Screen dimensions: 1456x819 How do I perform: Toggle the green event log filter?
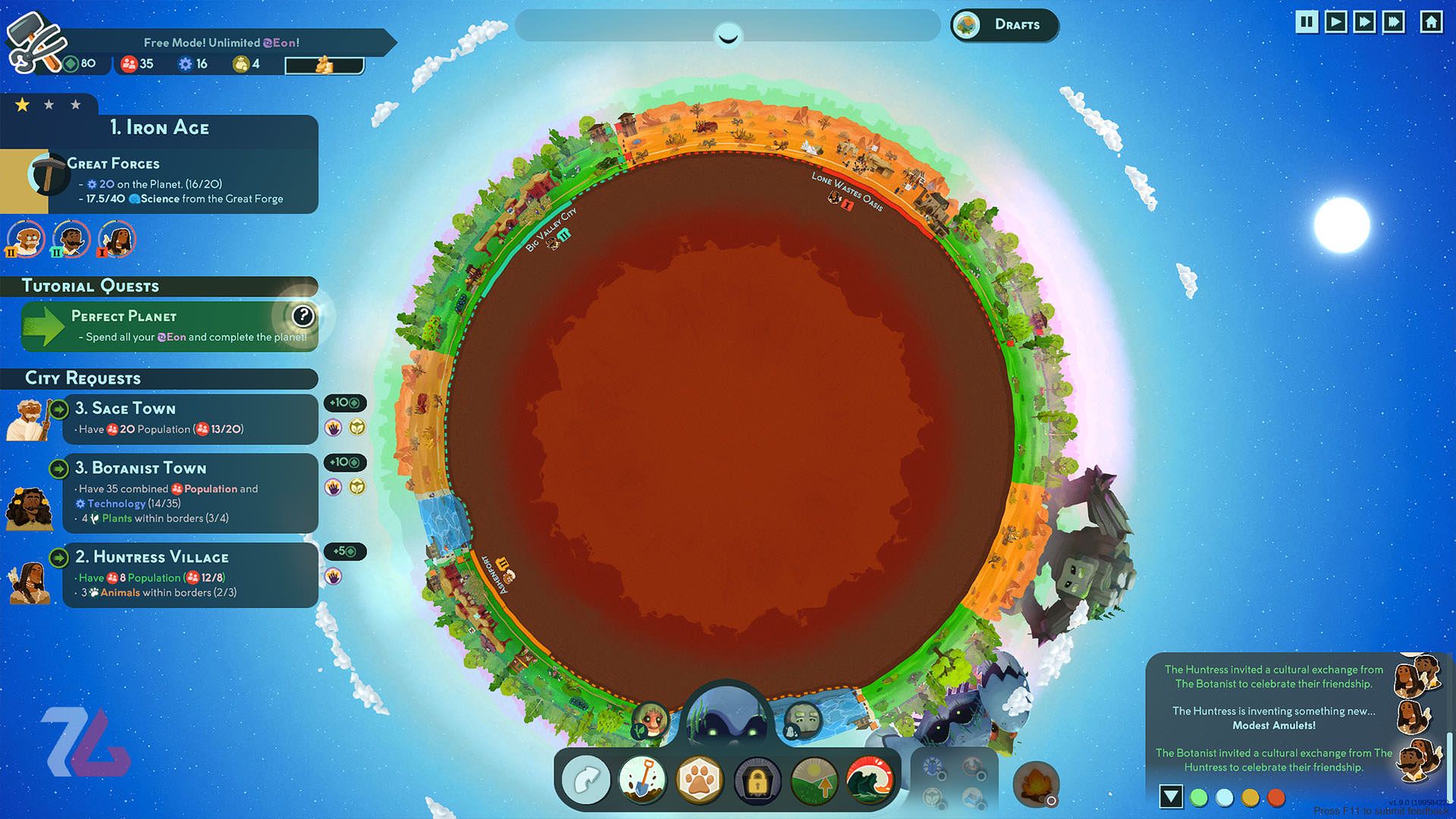1199,798
